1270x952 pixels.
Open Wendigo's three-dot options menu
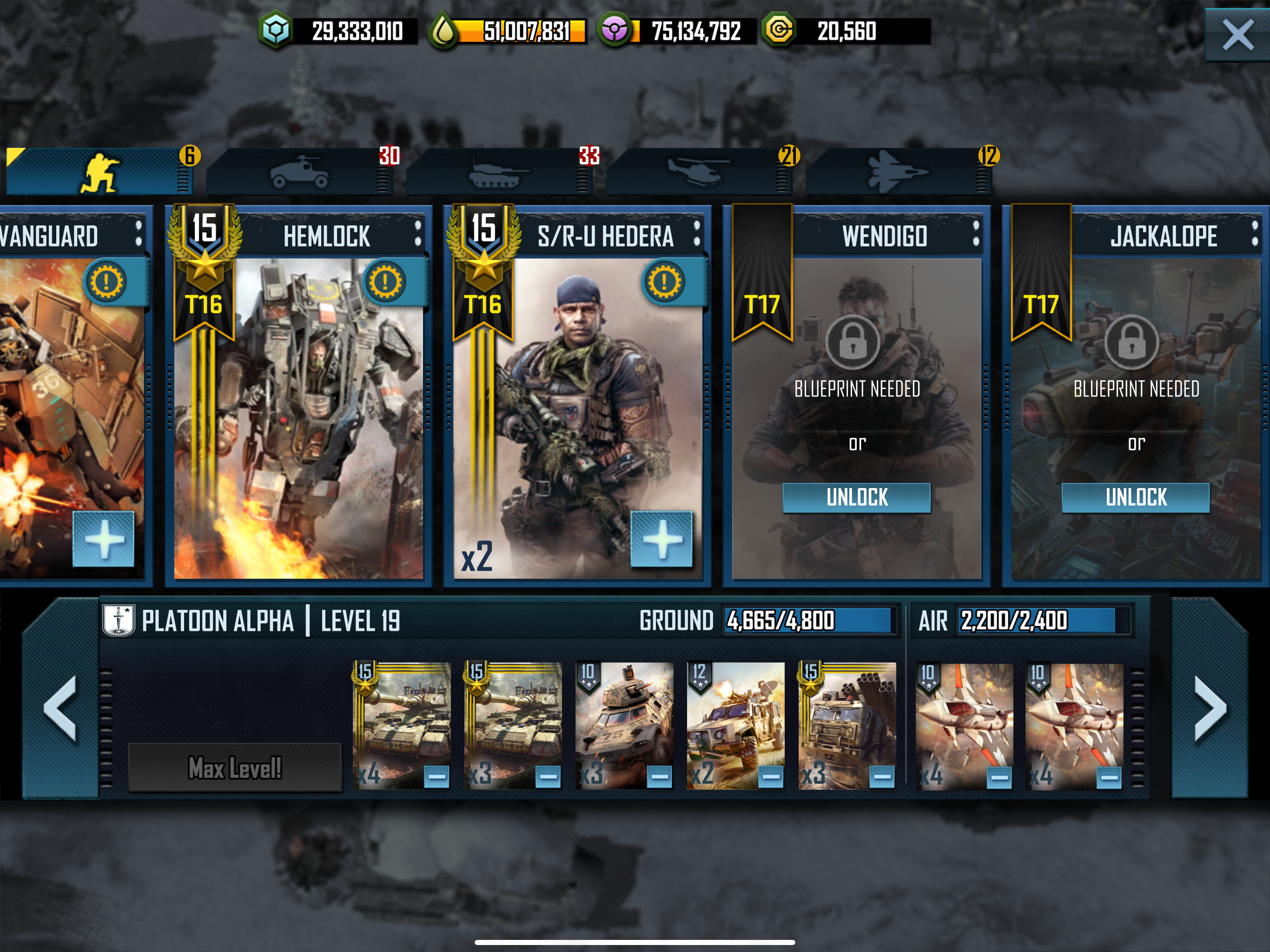pyautogui.click(x=976, y=234)
